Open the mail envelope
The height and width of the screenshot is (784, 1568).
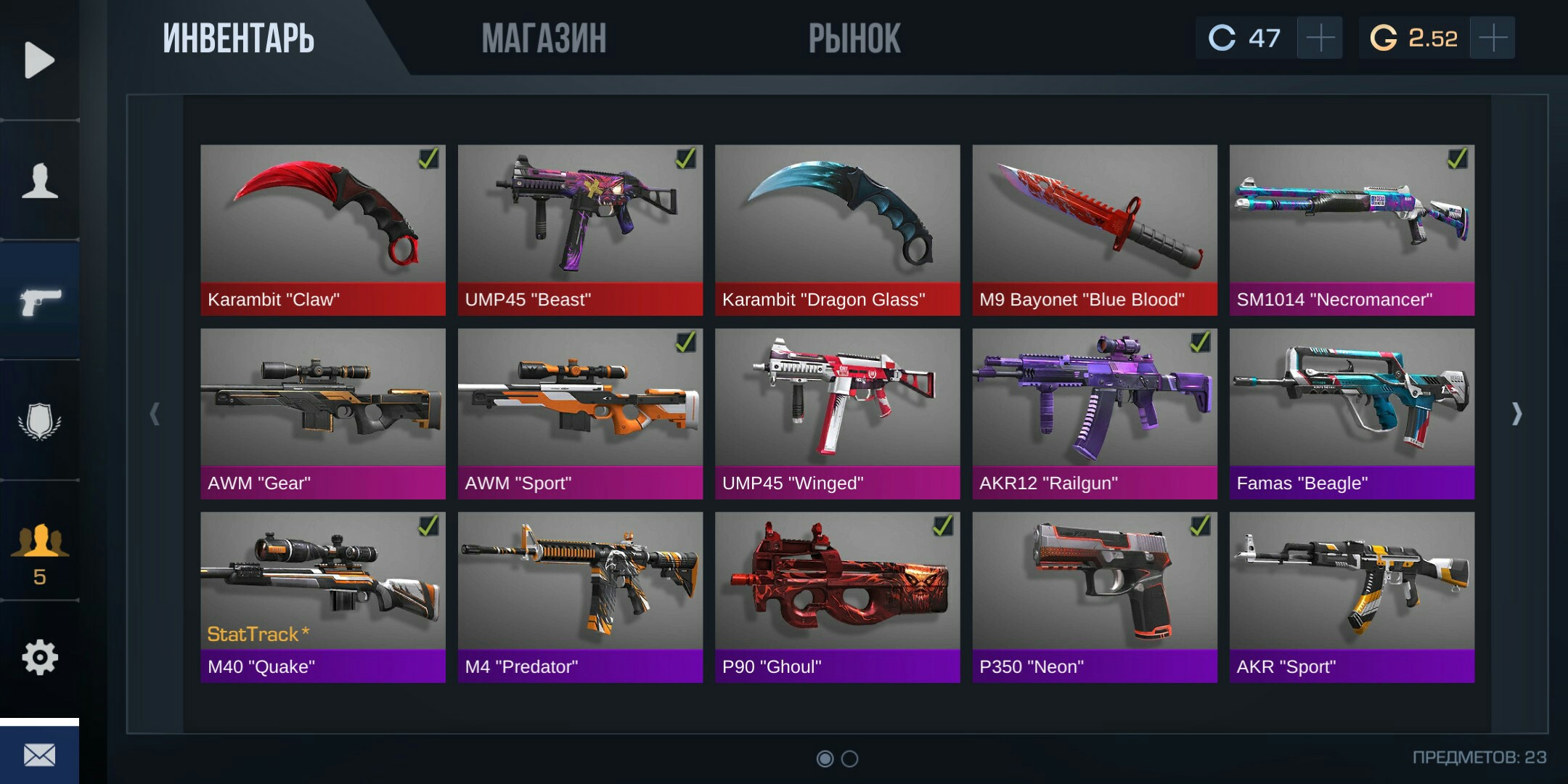coord(39,755)
